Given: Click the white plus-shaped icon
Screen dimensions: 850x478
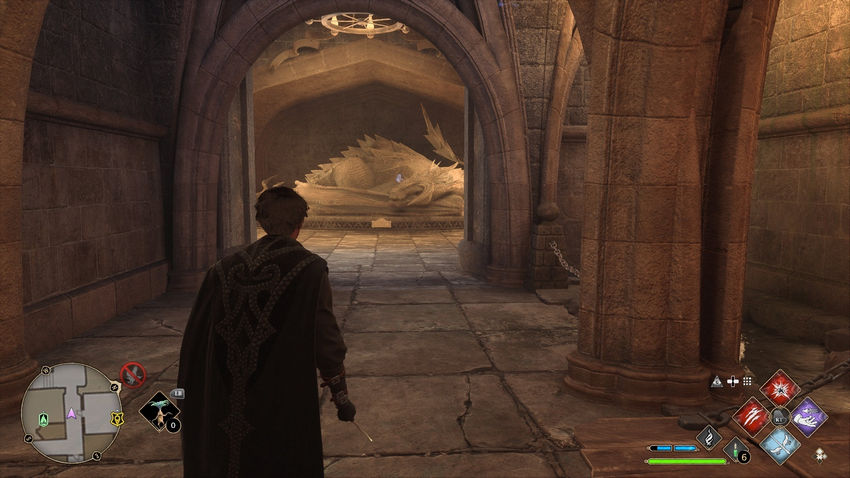Looking at the screenshot, I should pyautogui.click(x=733, y=381).
